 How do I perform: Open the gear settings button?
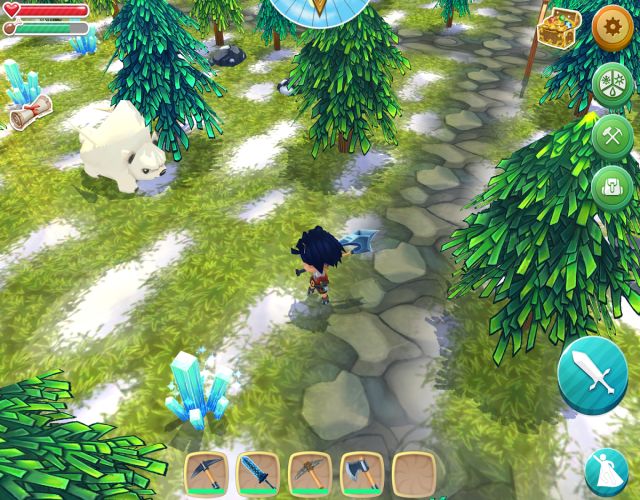(611, 29)
